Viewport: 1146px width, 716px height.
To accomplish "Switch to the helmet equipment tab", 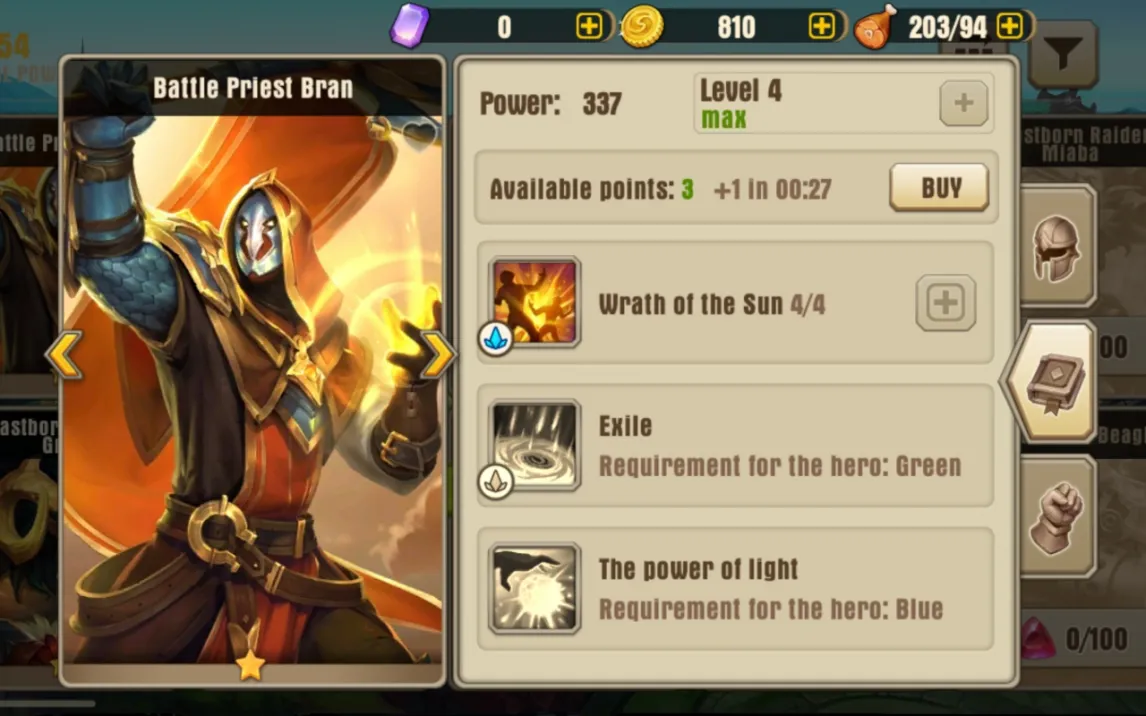I will tap(1057, 247).
